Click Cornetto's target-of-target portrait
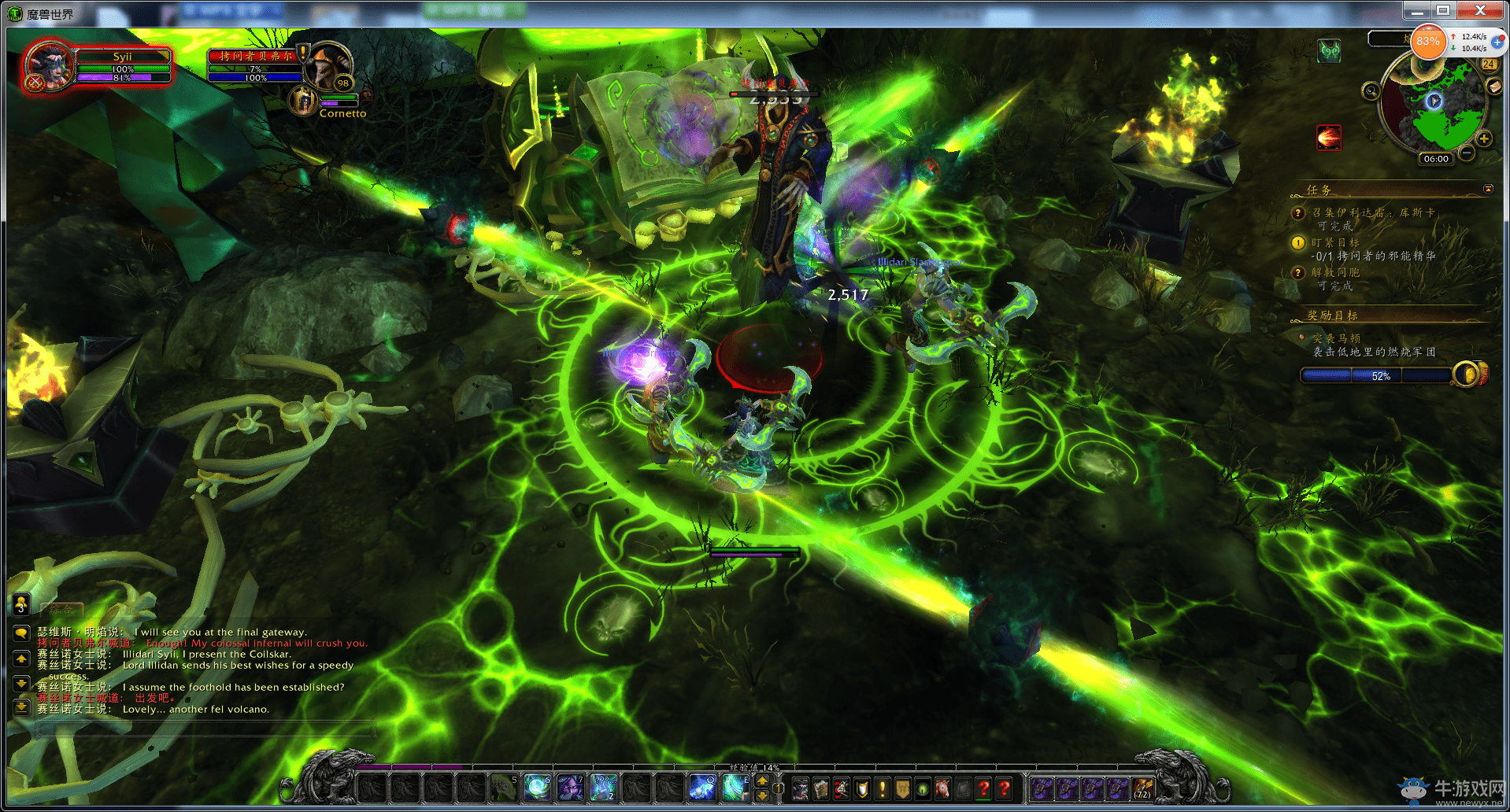Viewport: 1510px width, 812px height. [303, 101]
